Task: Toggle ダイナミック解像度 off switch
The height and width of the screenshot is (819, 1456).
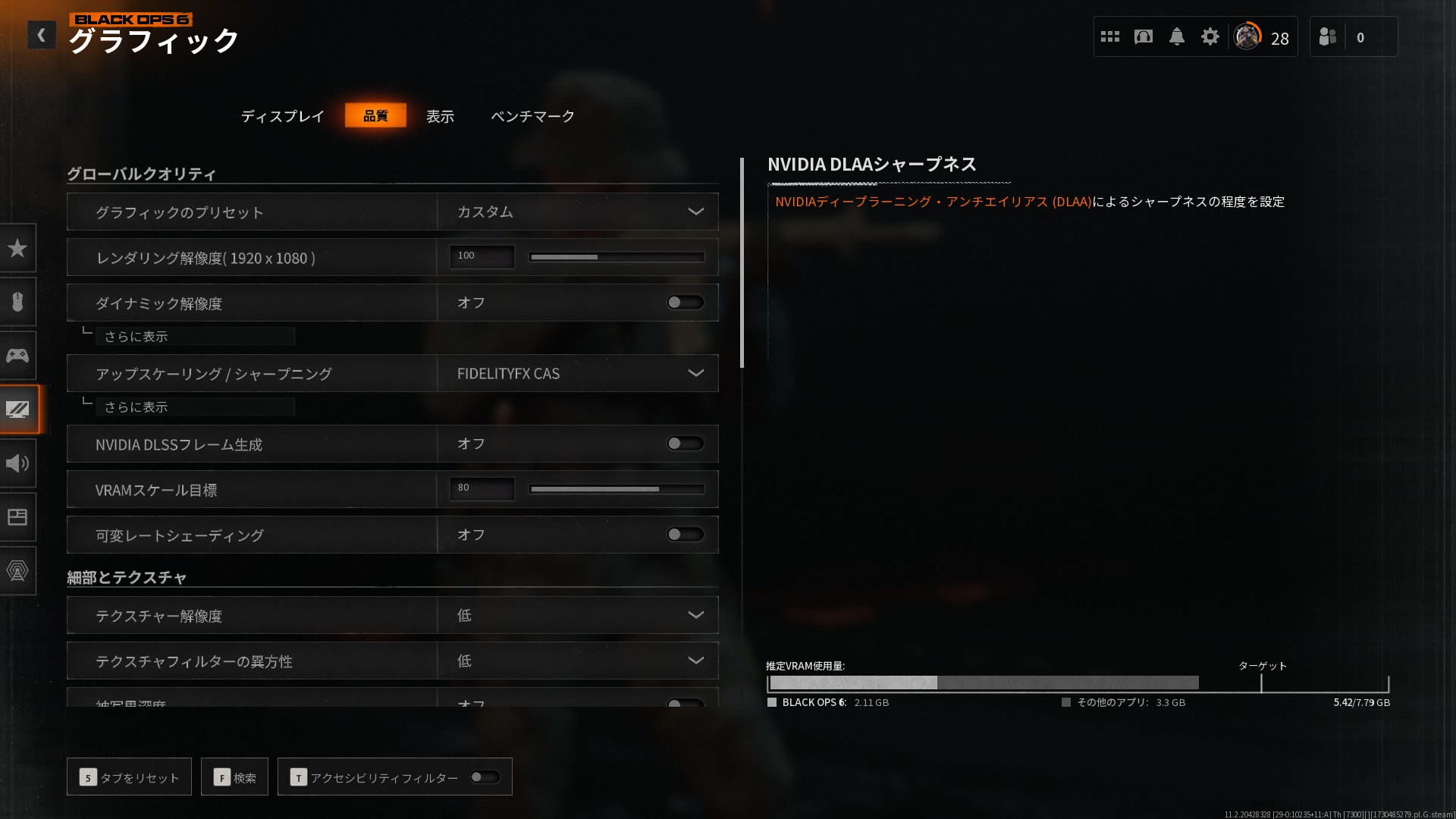Action: [683, 302]
